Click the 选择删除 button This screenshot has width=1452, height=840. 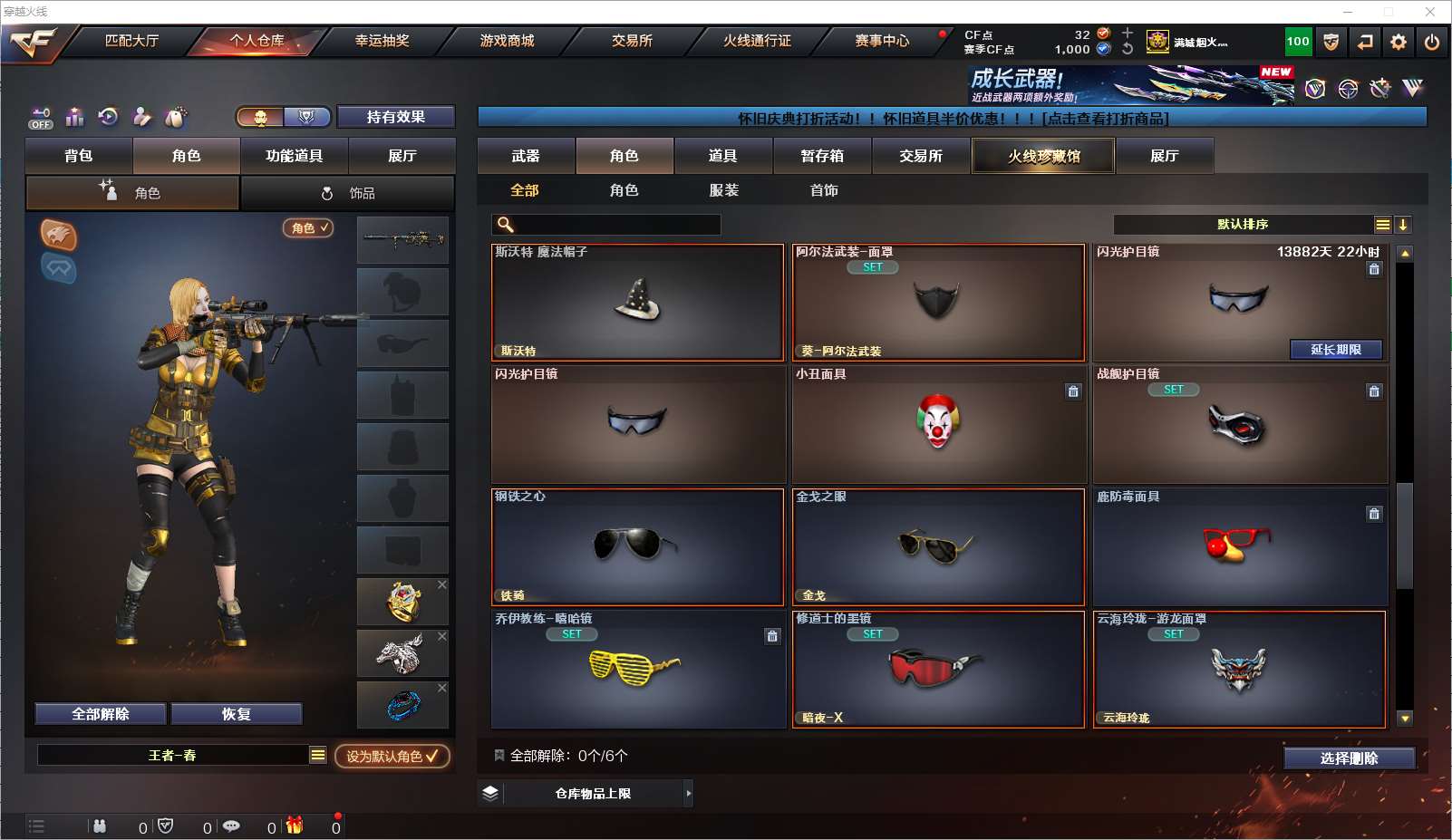tap(1349, 758)
